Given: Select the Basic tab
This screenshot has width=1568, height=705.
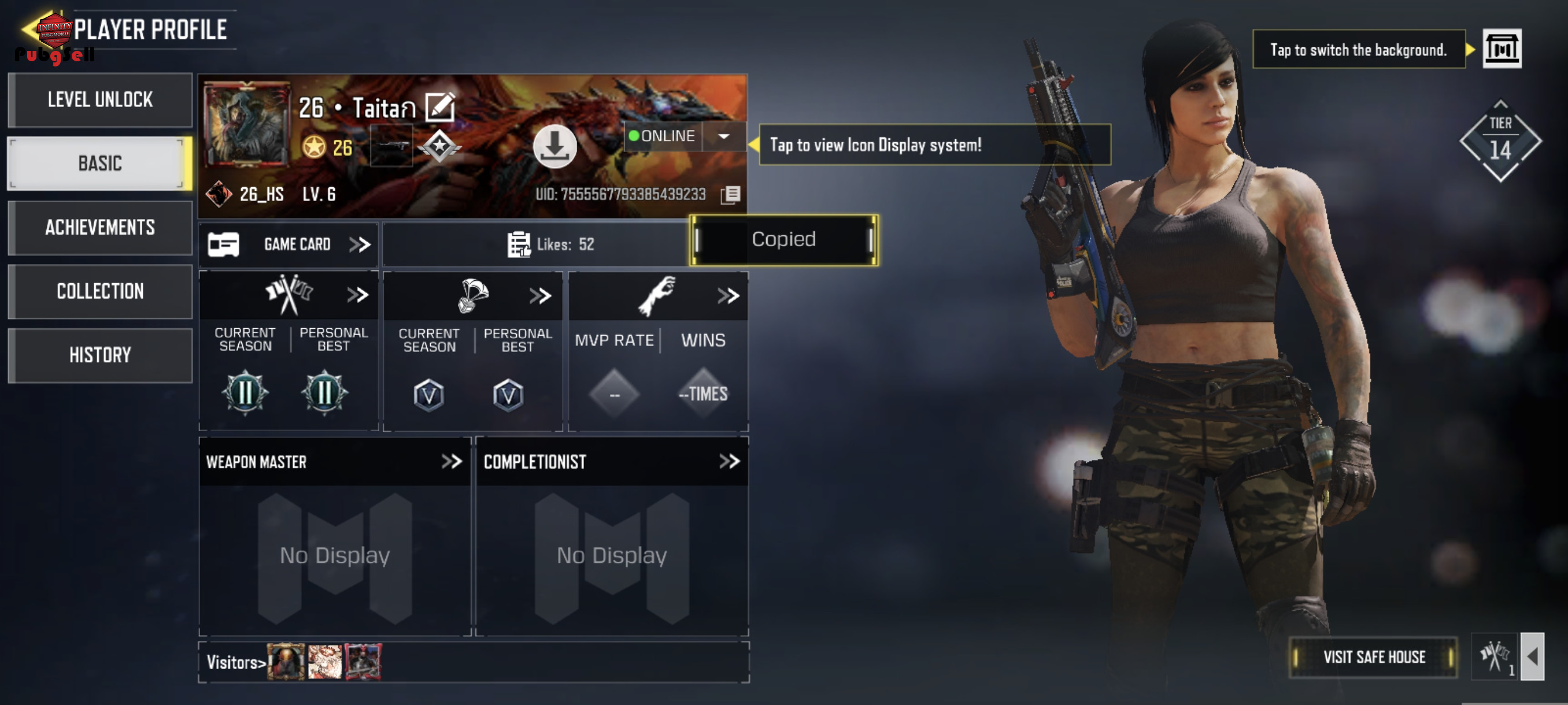Looking at the screenshot, I should point(101,164).
